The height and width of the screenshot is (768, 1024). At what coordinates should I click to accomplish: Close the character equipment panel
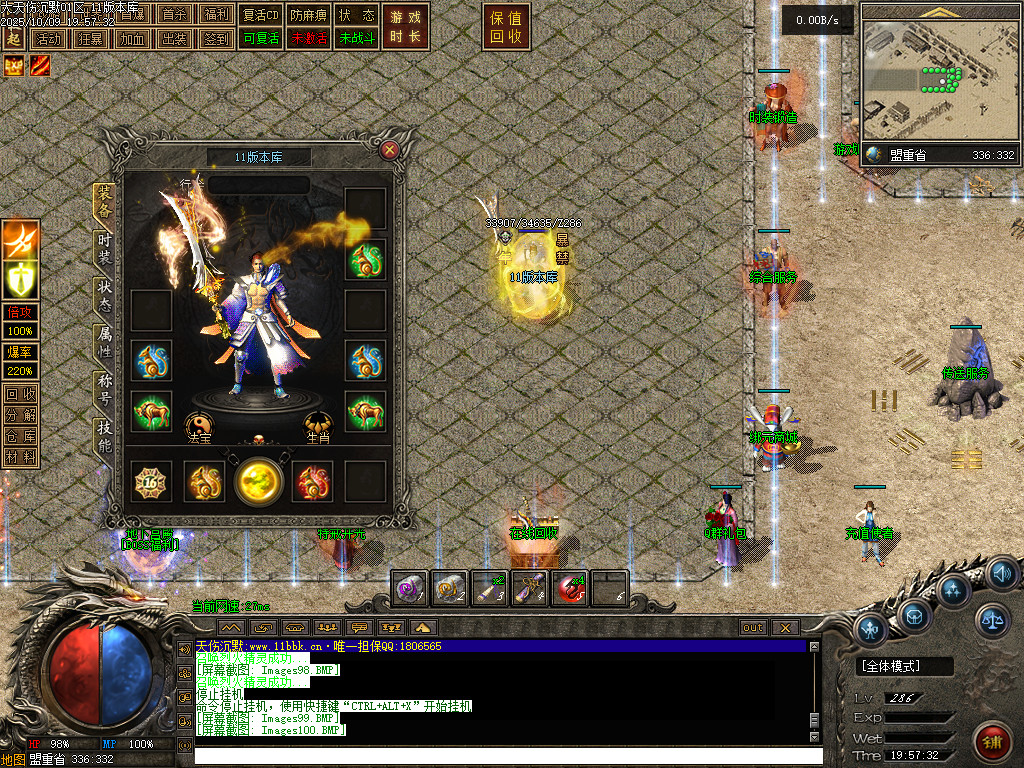[390, 151]
